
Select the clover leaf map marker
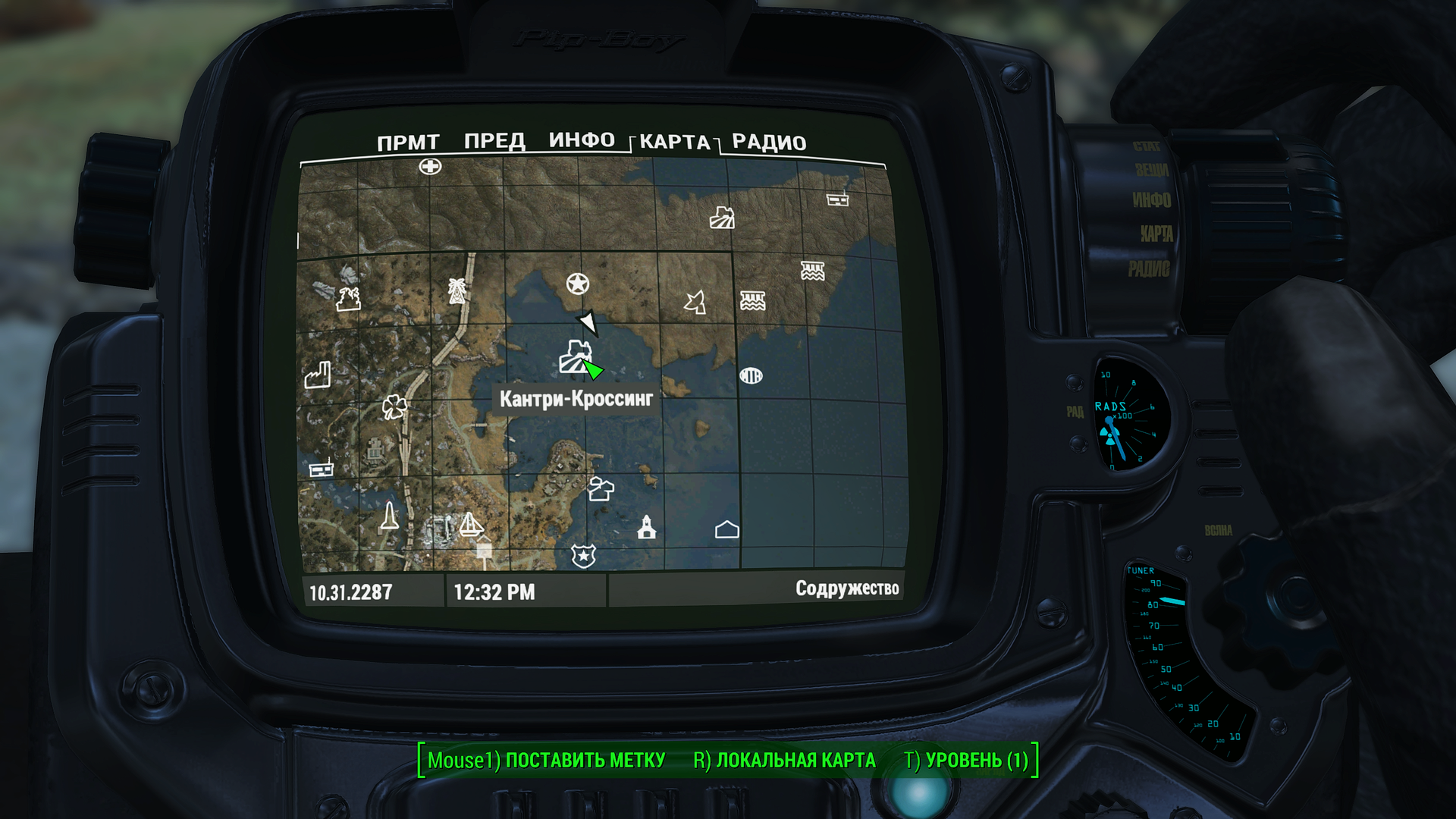tap(394, 407)
